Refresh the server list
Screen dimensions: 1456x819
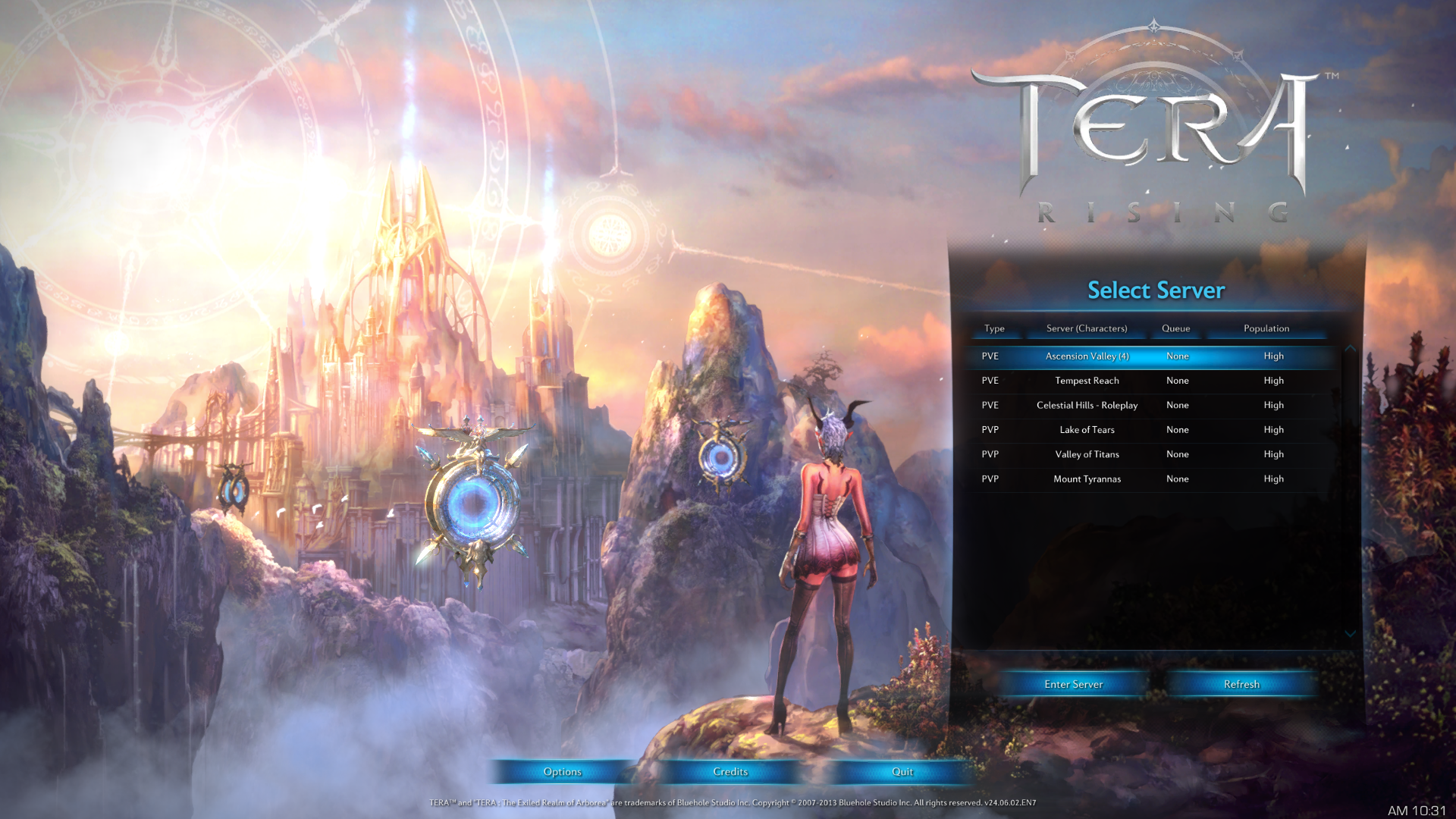[1241, 684]
